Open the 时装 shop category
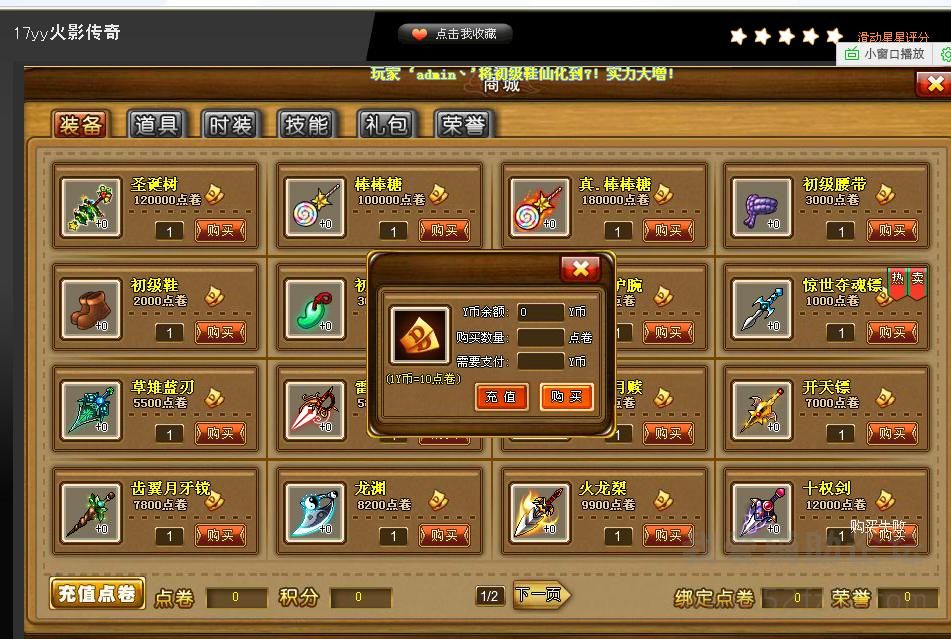 (x=230, y=124)
